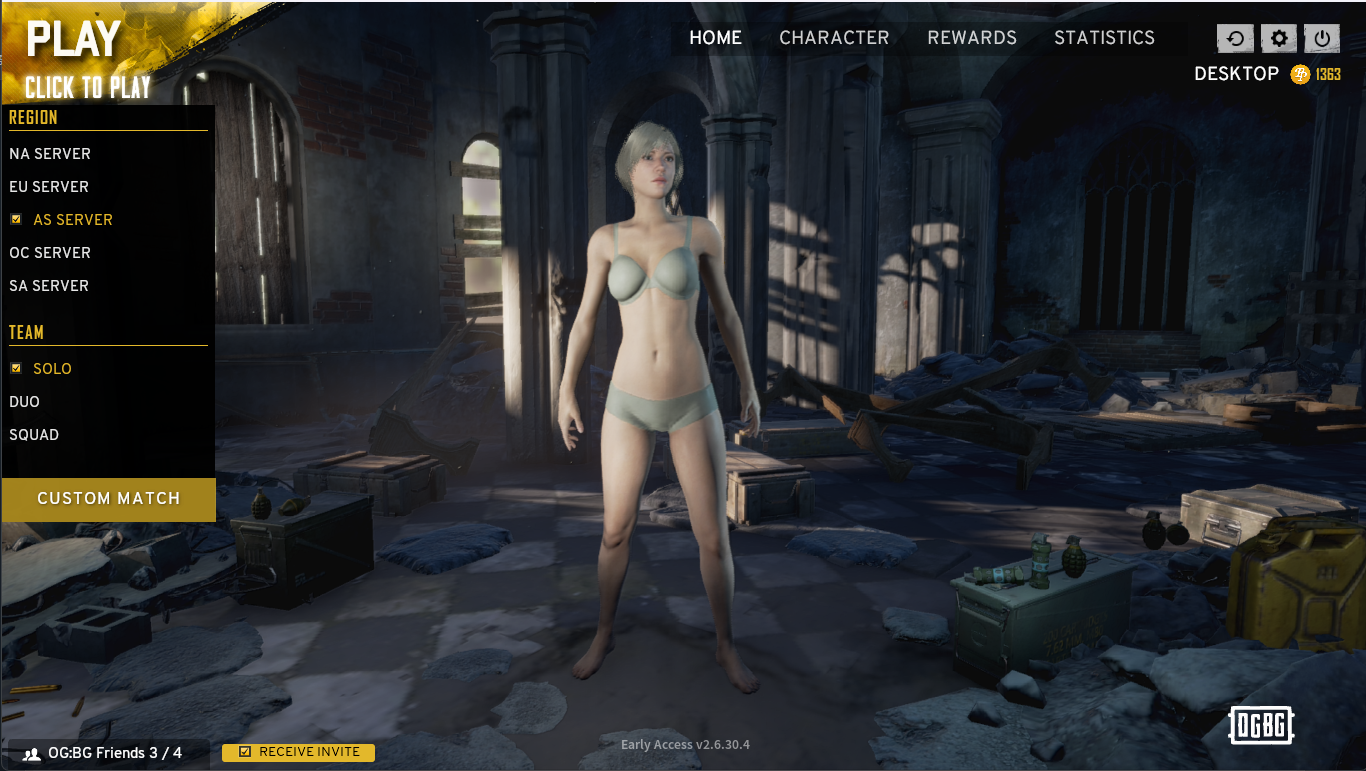Click the friends icon in OG:BG Friends bar
The height and width of the screenshot is (771, 1366).
click(30, 752)
